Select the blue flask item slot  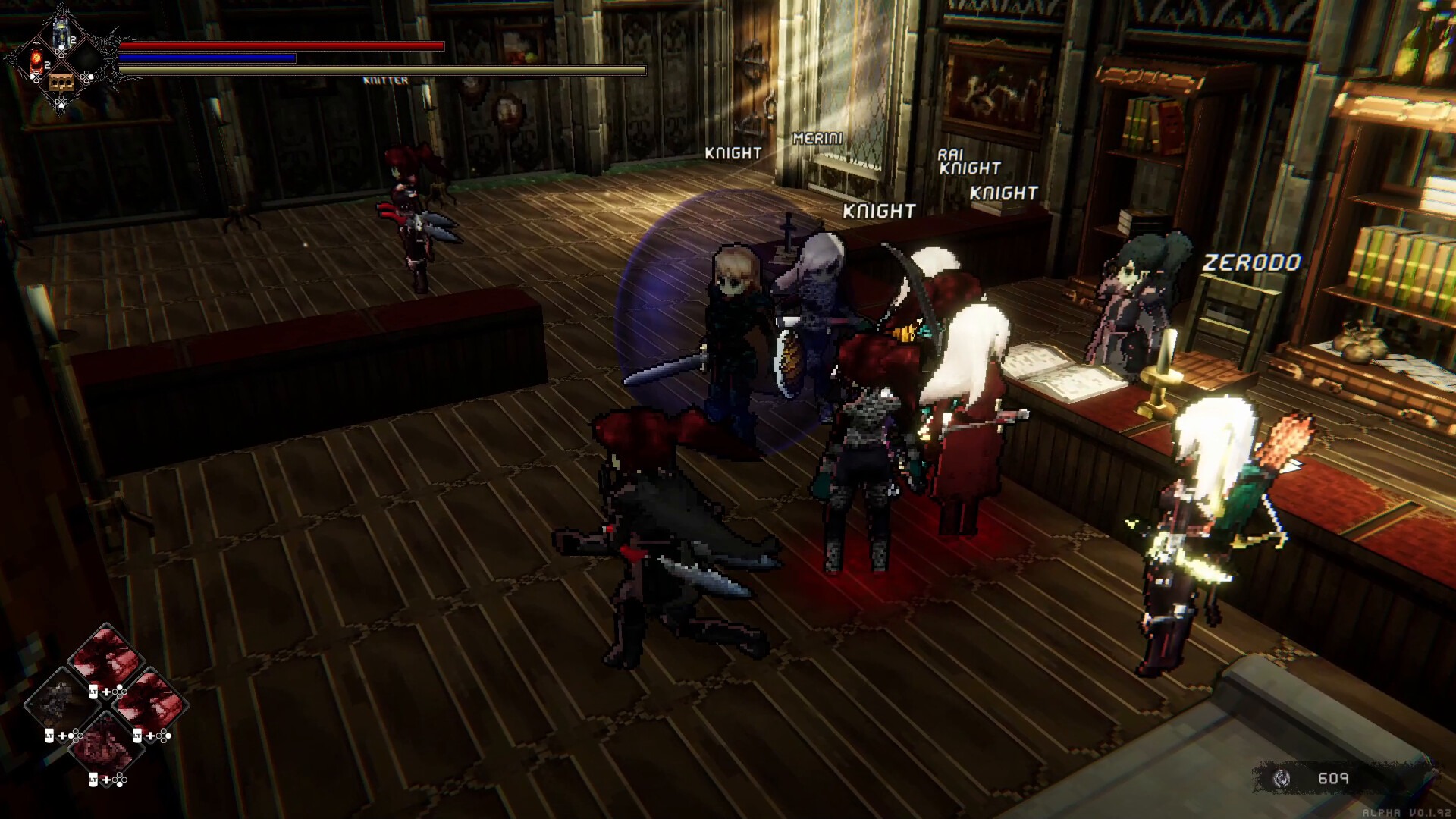(61, 34)
